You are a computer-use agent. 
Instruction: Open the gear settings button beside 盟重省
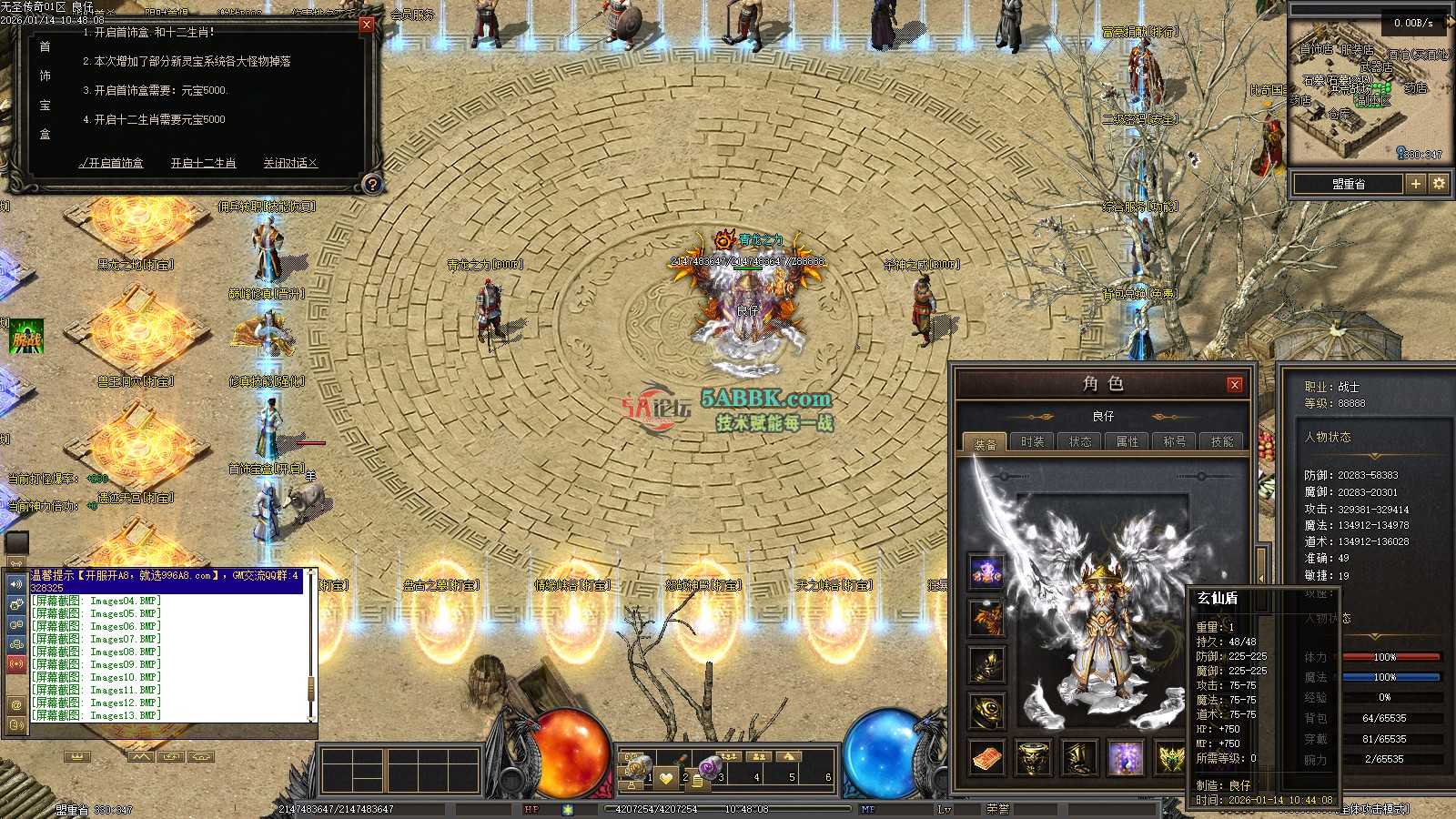pyautogui.click(x=1439, y=184)
